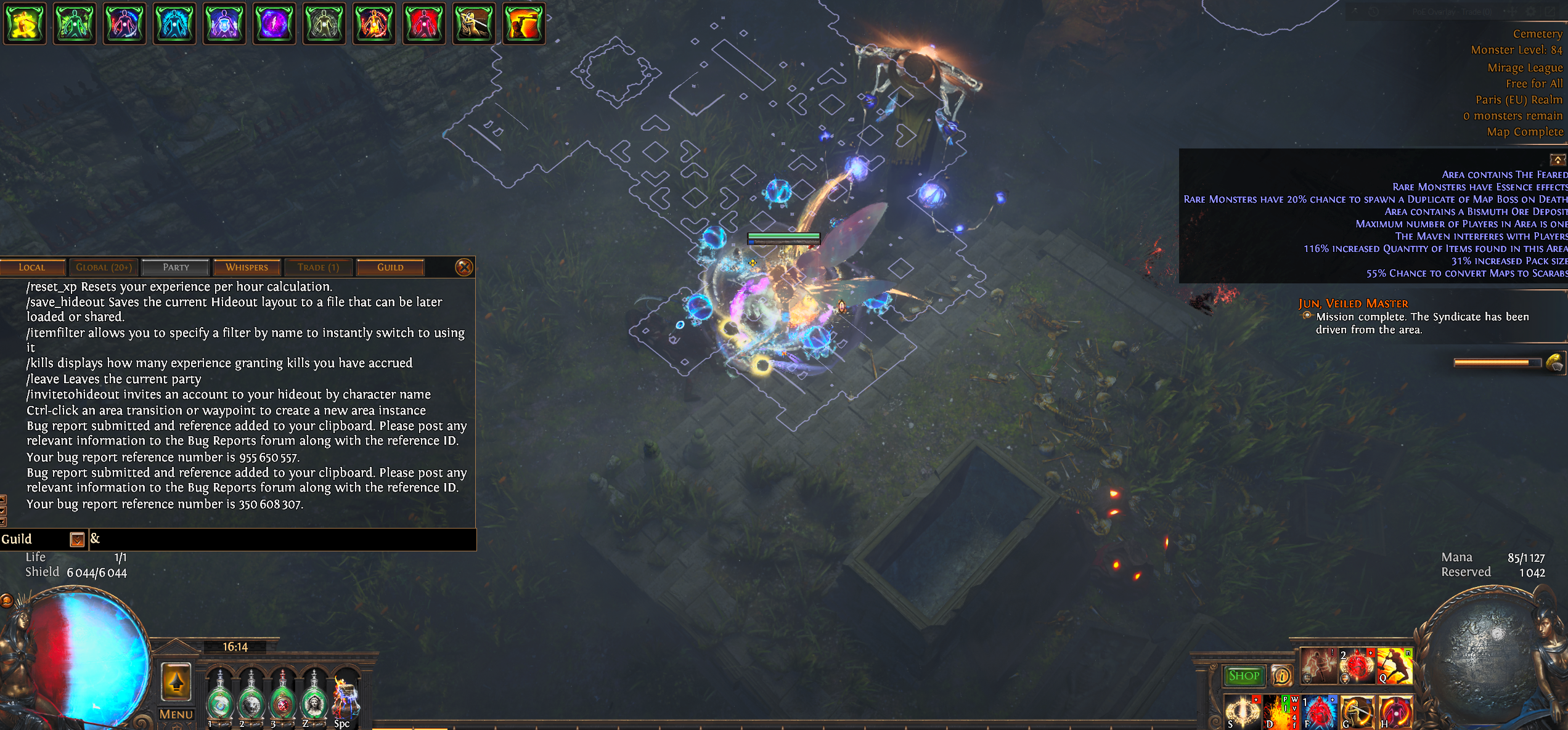Click the golden level-up arrow button
1568x730 pixels.
tap(176, 681)
